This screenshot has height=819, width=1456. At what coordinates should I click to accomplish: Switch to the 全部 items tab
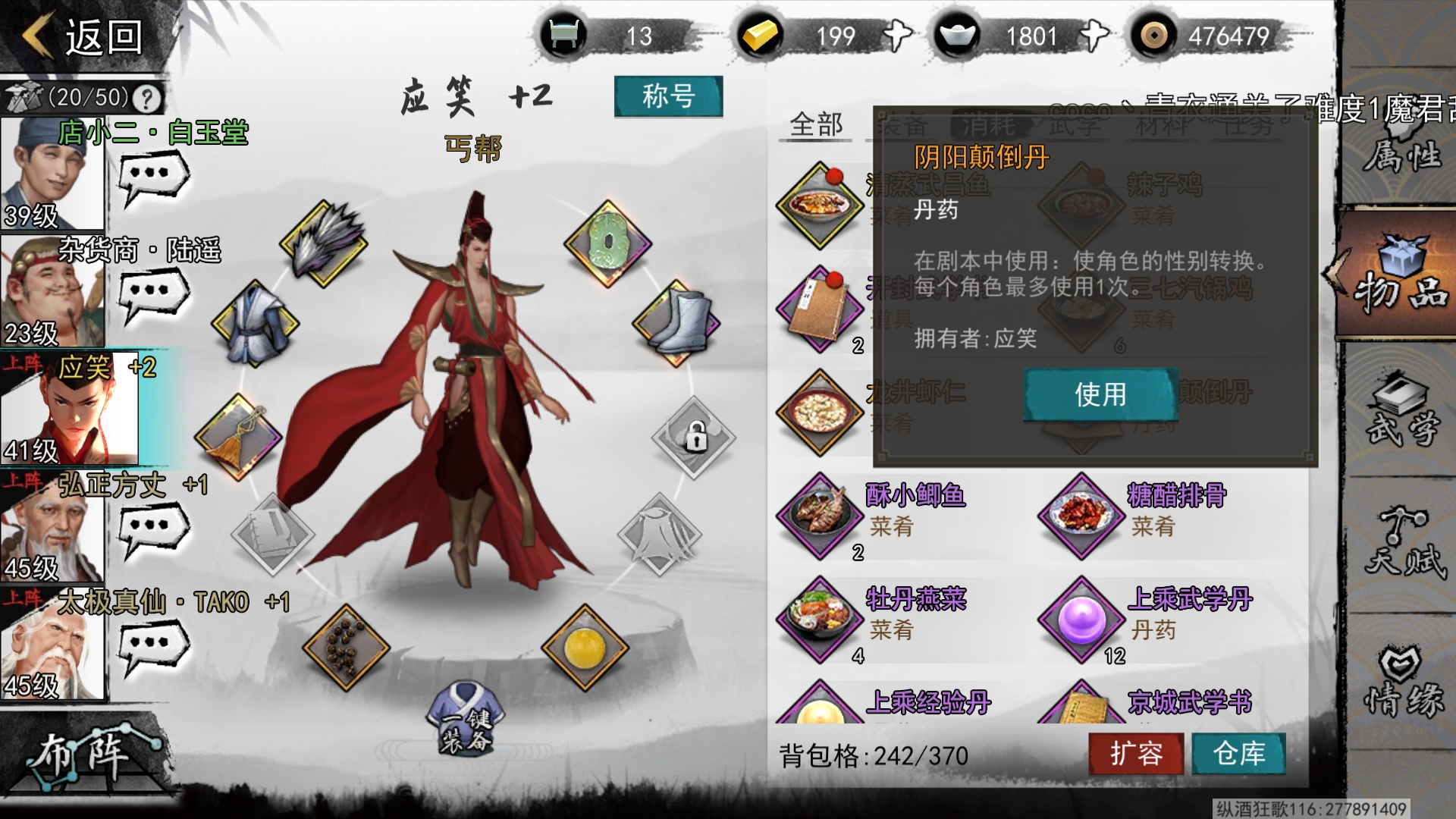[816, 124]
